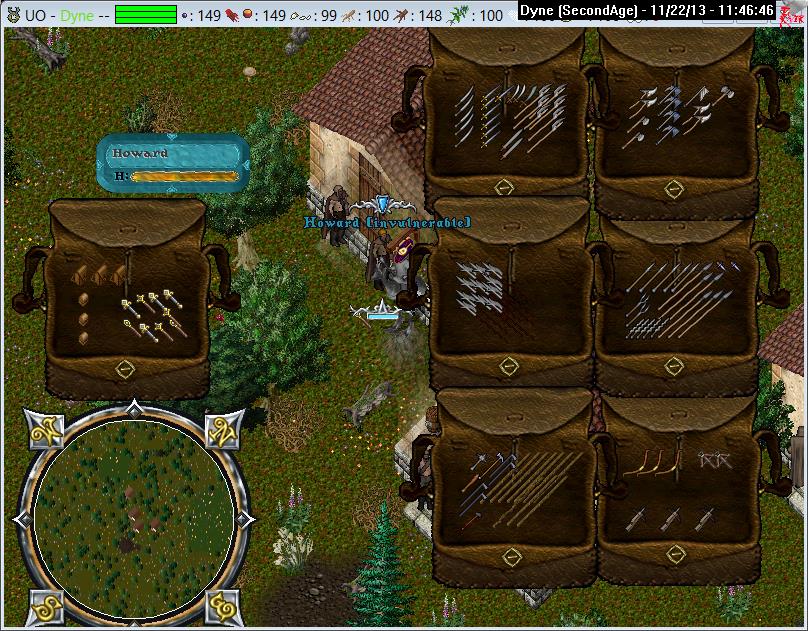Screen dimensions: 808x631
Task: Minimize the backpack with bows and crossbows
Action: pos(676,555)
